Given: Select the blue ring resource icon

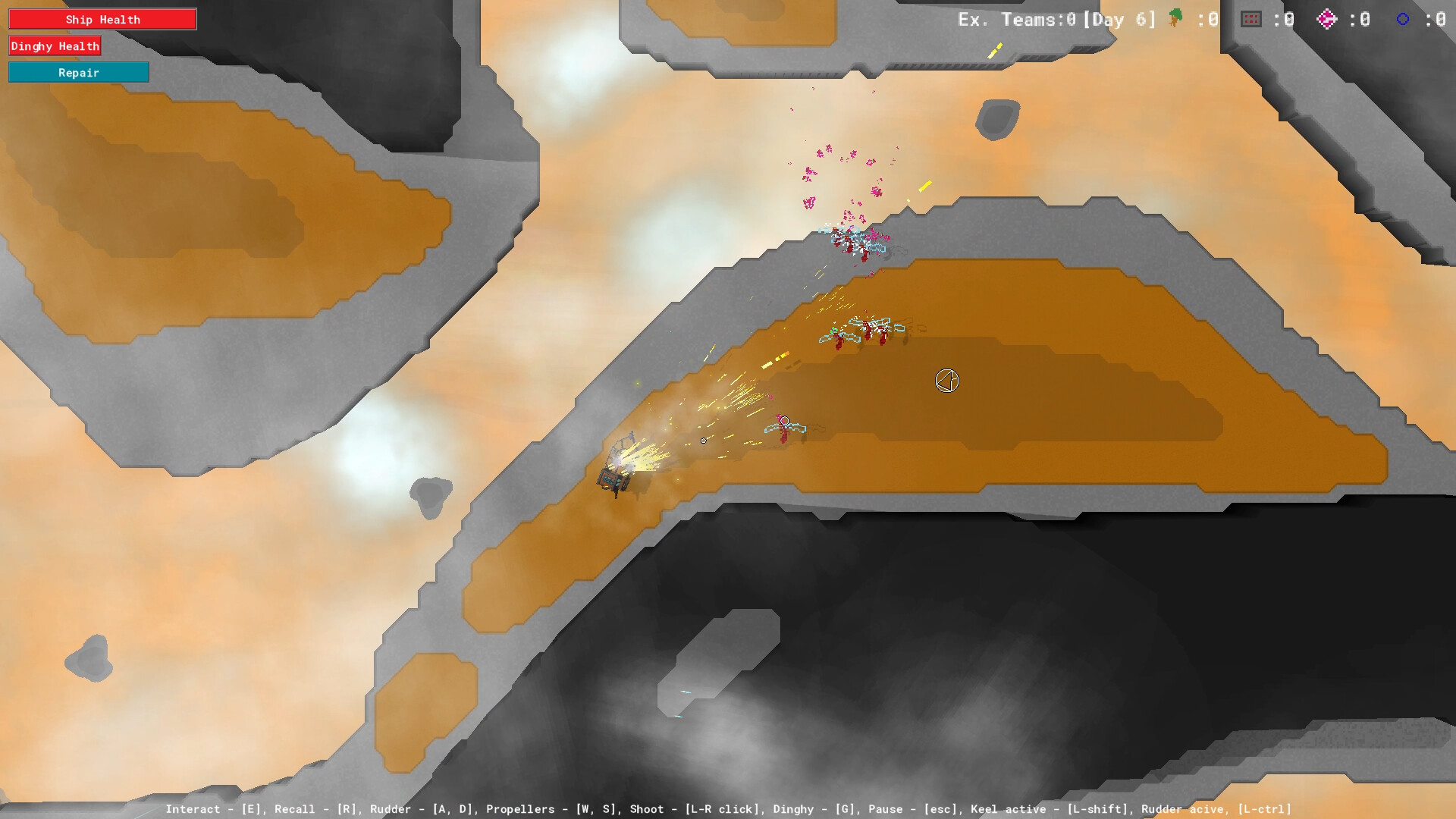Looking at the screenshot, I should coord(1401,18).
